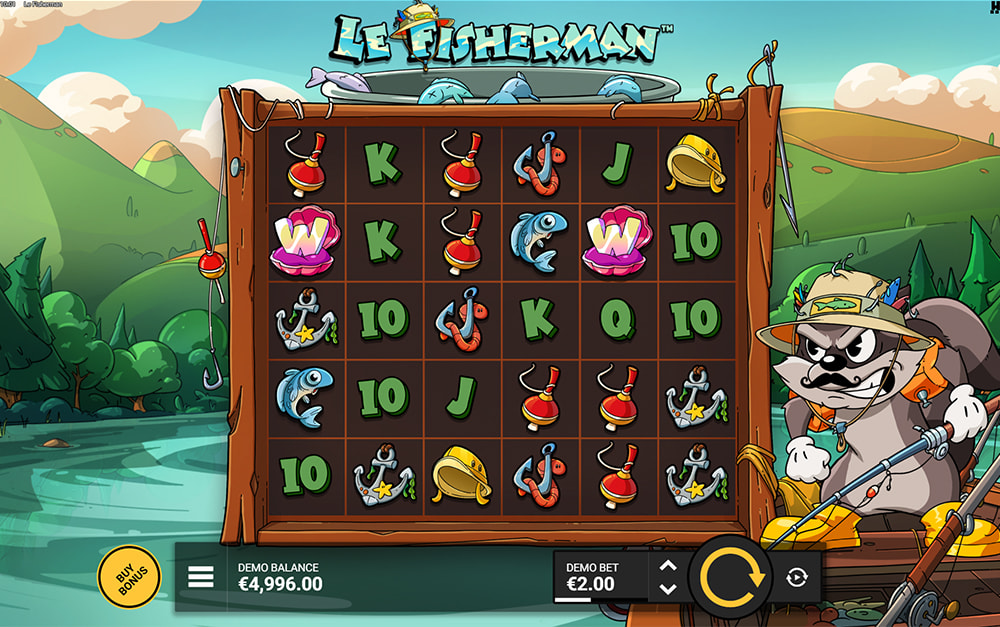Increase the demo bet with the up arrow
This screenshot has height=627, width=1000.
click(669, 565)
